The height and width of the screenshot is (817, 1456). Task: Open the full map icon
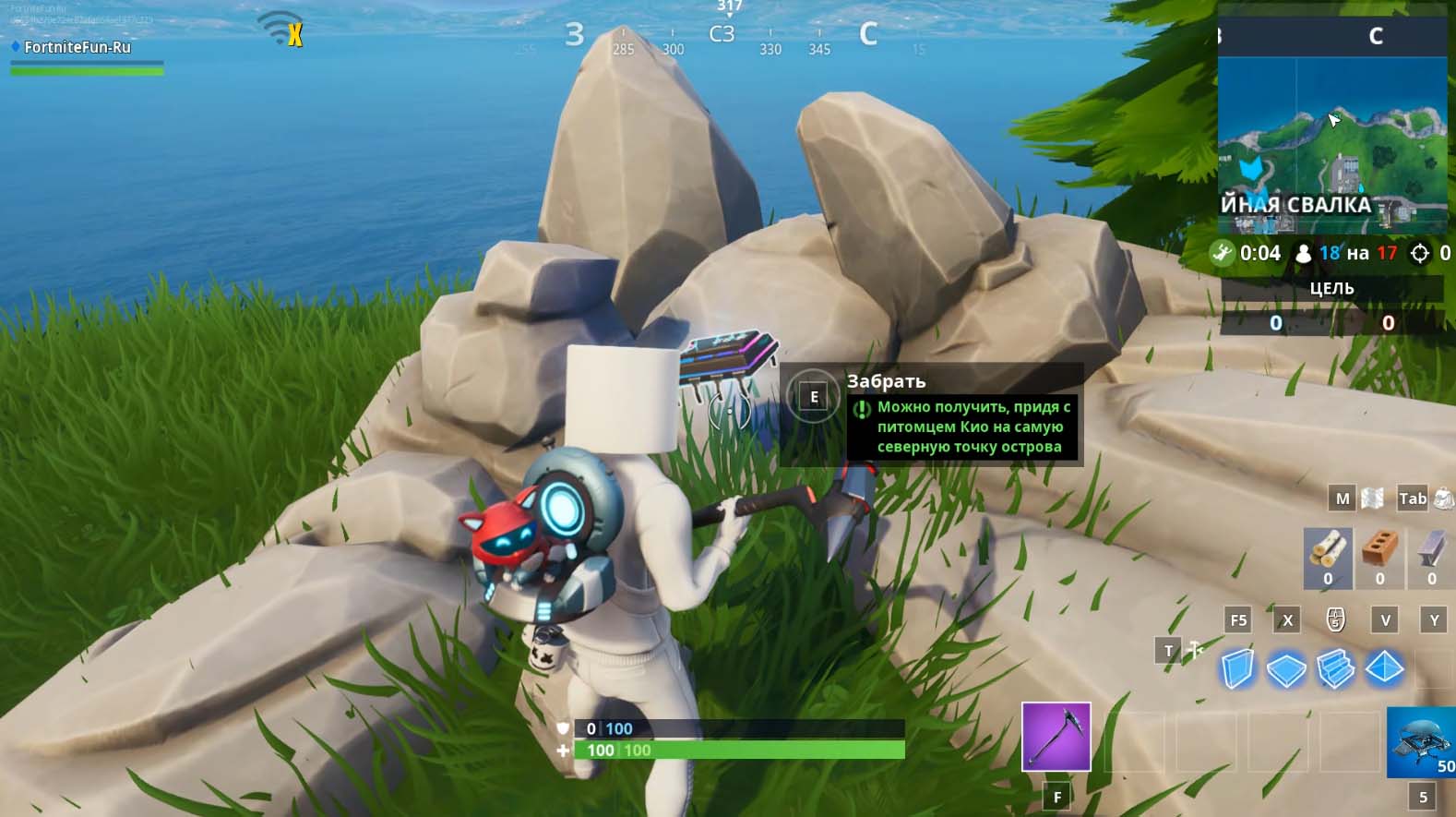[1372, 499]
